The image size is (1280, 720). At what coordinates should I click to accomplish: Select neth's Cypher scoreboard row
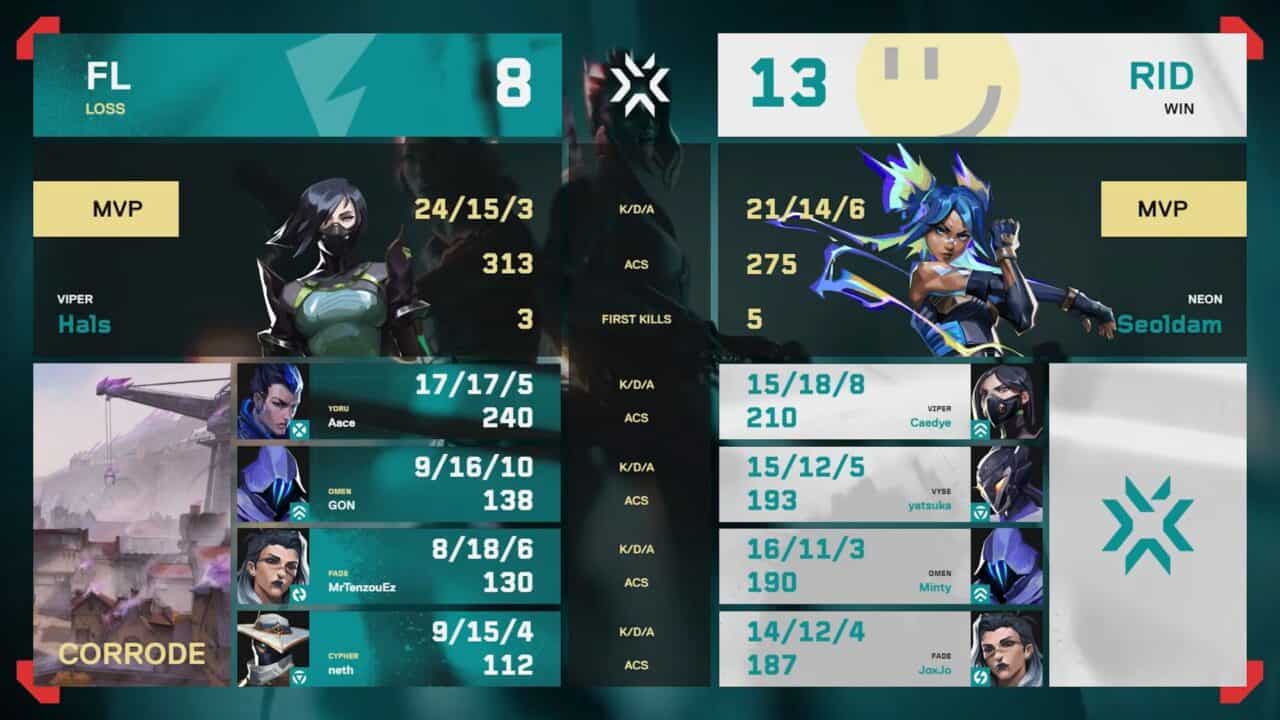click(x=398, y=648)
